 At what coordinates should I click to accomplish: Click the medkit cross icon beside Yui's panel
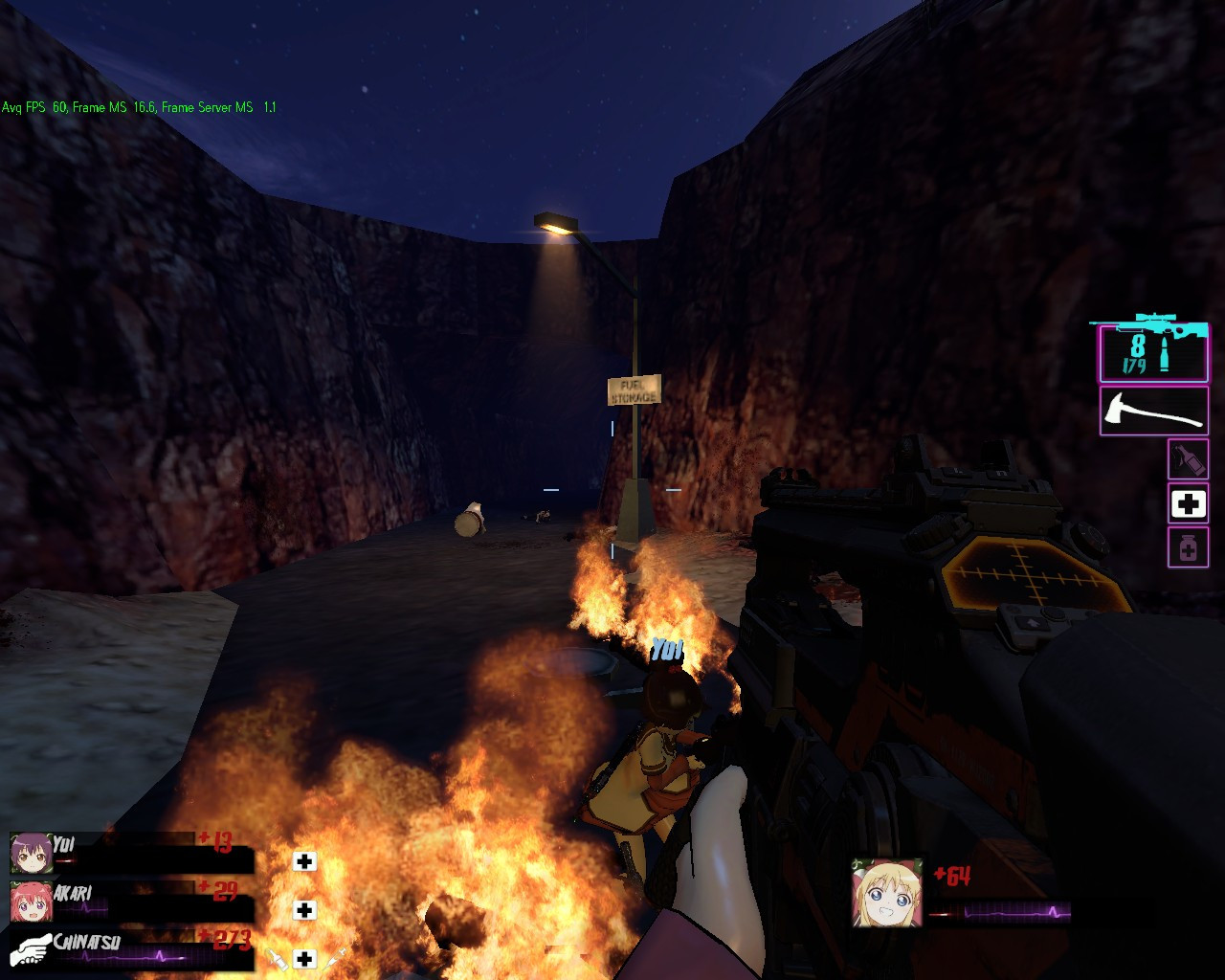coord(304,861)
